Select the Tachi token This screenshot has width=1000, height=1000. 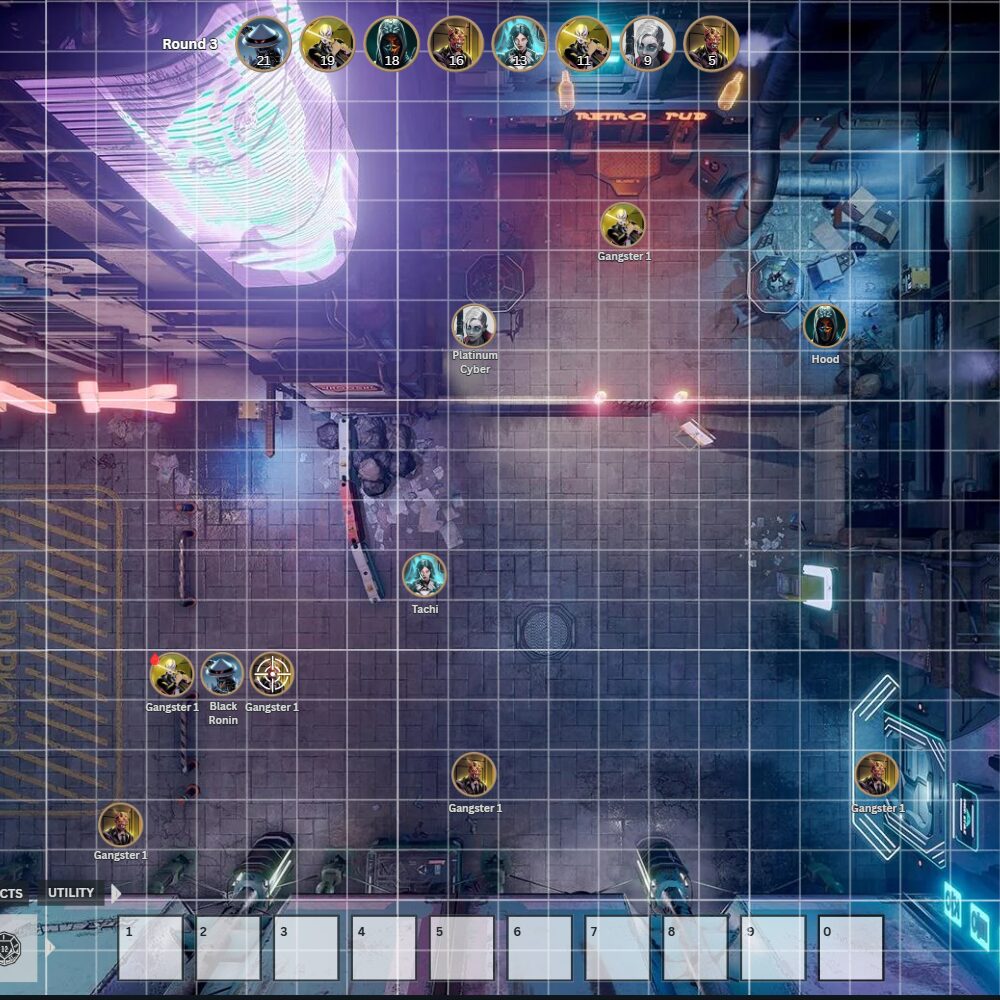pyautogui.click(x=424, y=575)
